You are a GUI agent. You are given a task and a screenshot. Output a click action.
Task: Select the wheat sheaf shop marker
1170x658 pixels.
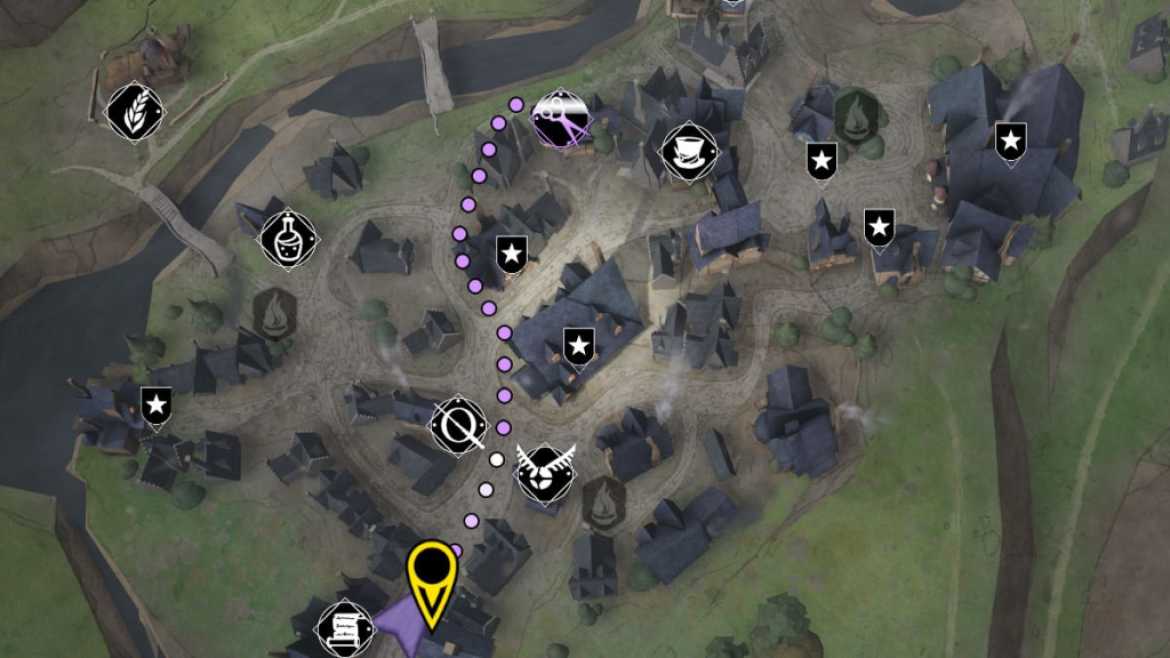tap(134, 111)
